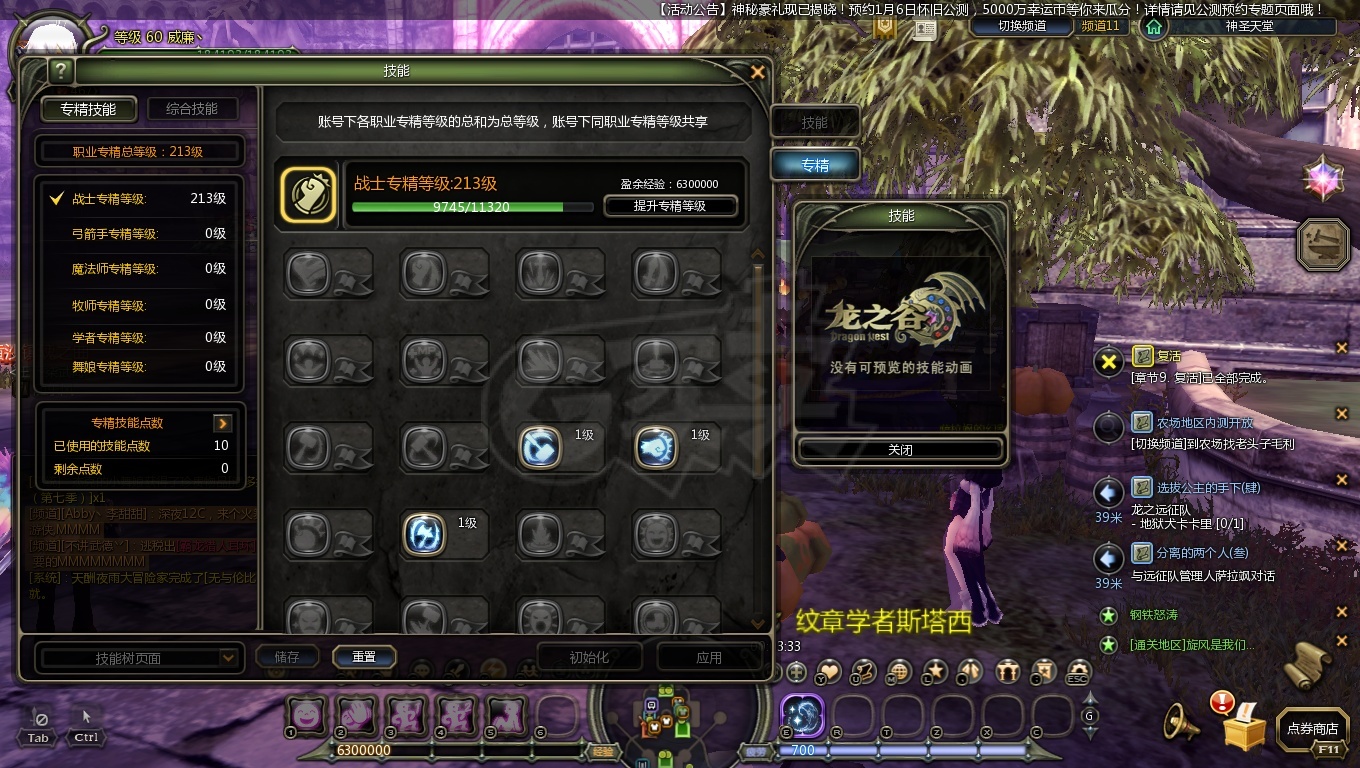Open the friends heart icon labeled Y
The height and width of the screenshot is (768, 1360).
pyautogui.click(x=830, y=671)
